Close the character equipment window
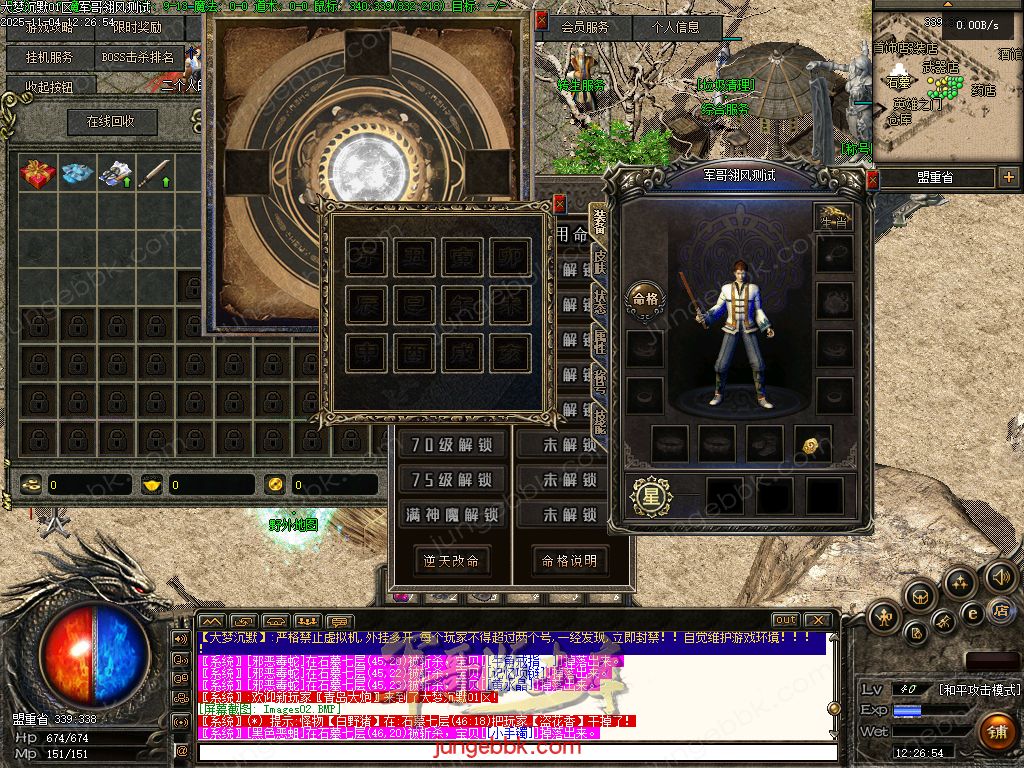Screen dimensions: 1024x768 872,179
